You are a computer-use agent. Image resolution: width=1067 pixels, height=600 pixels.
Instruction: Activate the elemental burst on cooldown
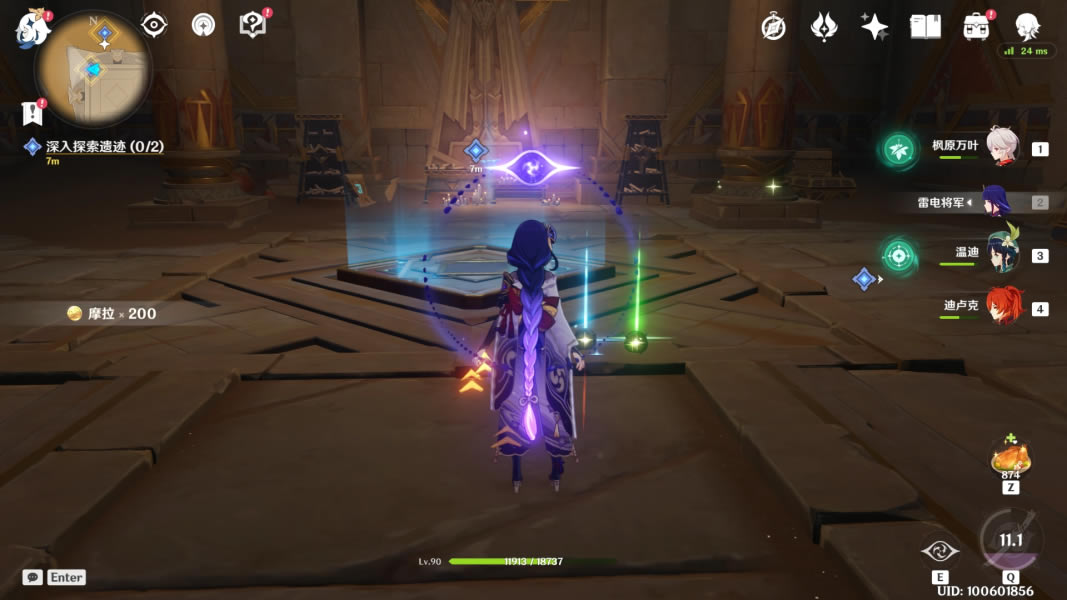1011,541
